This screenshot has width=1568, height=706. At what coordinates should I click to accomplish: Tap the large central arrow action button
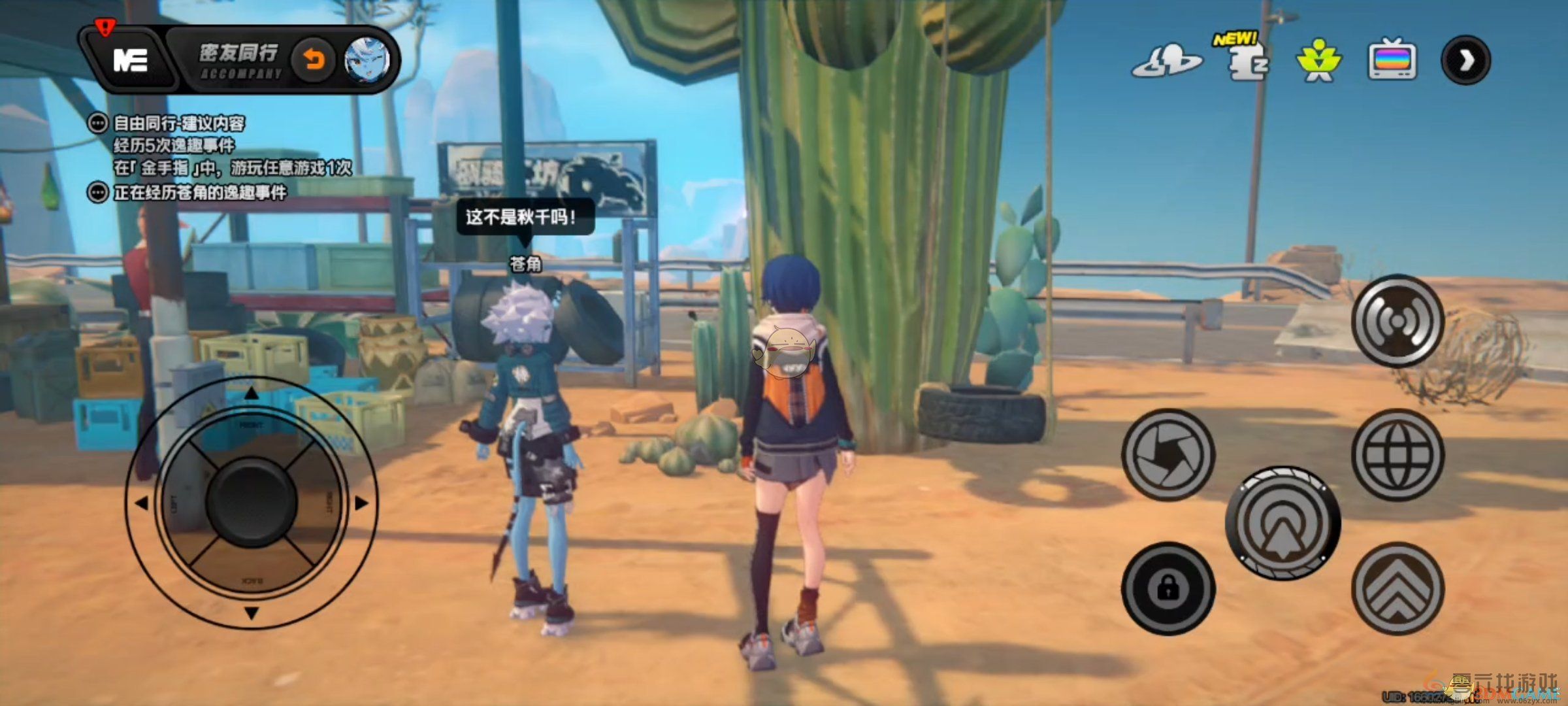1282,522
